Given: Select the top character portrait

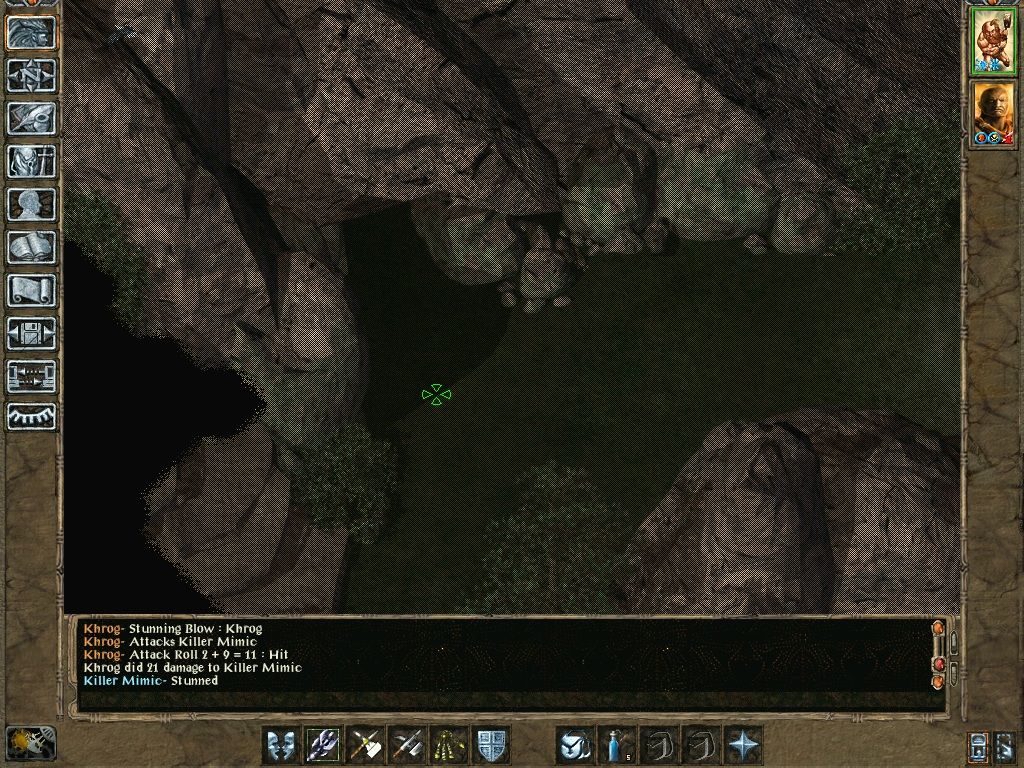Looking at the screenshot, I should (993, 42).
